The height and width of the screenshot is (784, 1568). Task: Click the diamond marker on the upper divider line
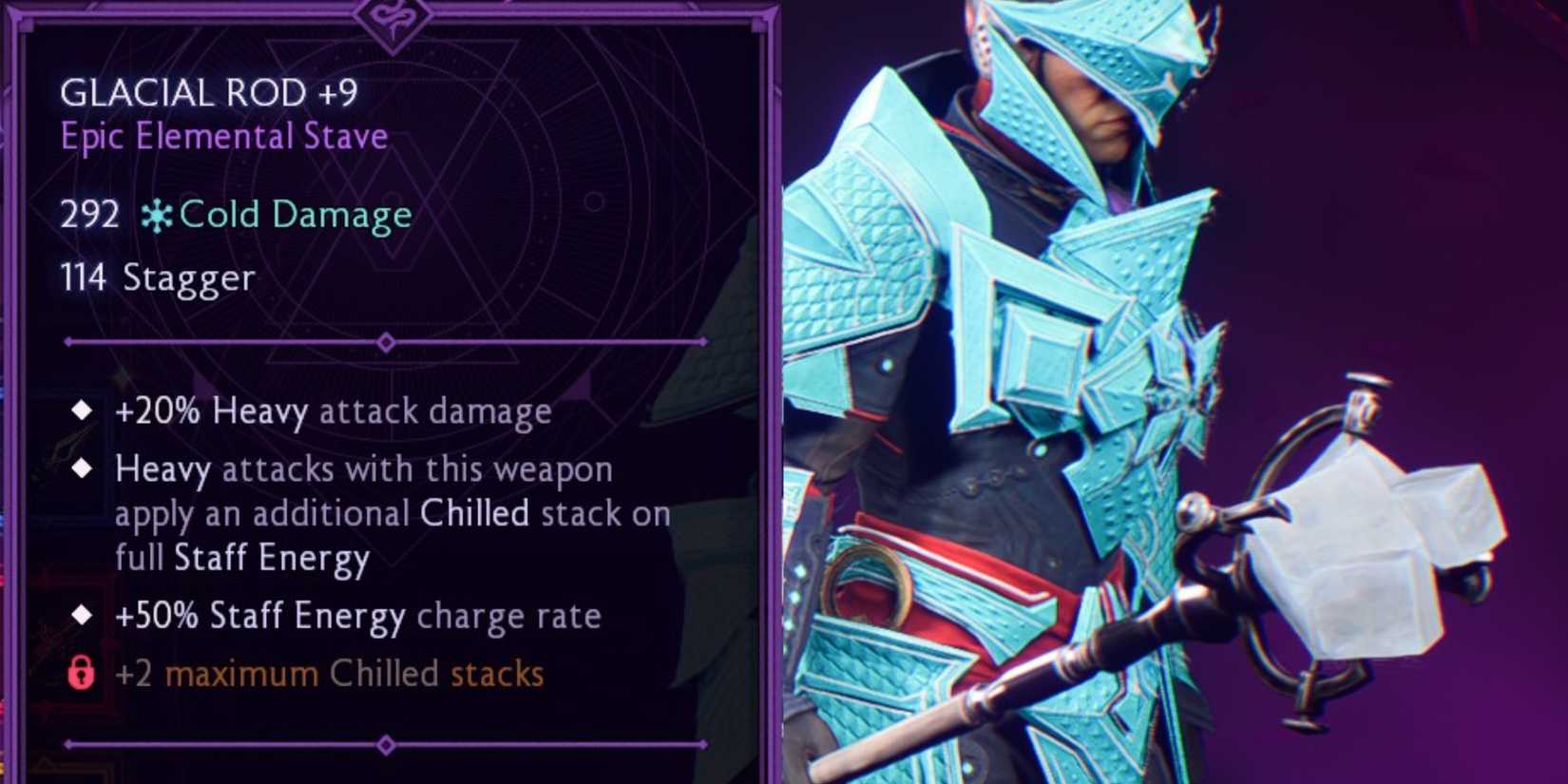click(386, 341)
